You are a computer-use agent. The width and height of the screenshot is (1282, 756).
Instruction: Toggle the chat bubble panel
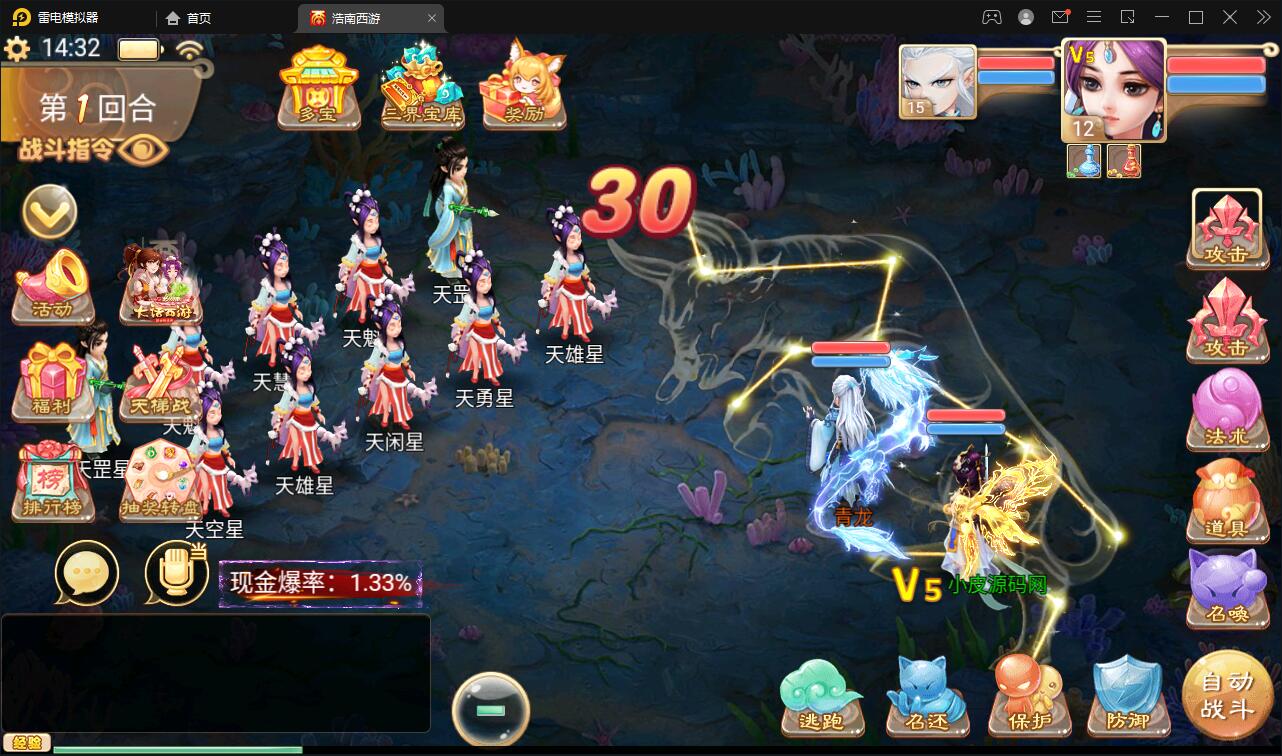(88, 573)
